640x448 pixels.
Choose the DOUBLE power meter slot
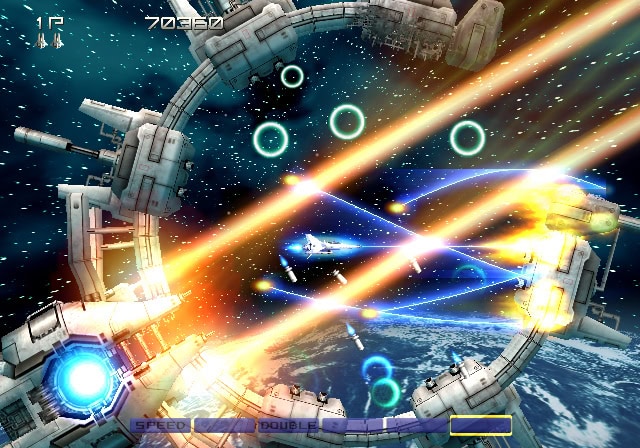click(x=288, y=425)
